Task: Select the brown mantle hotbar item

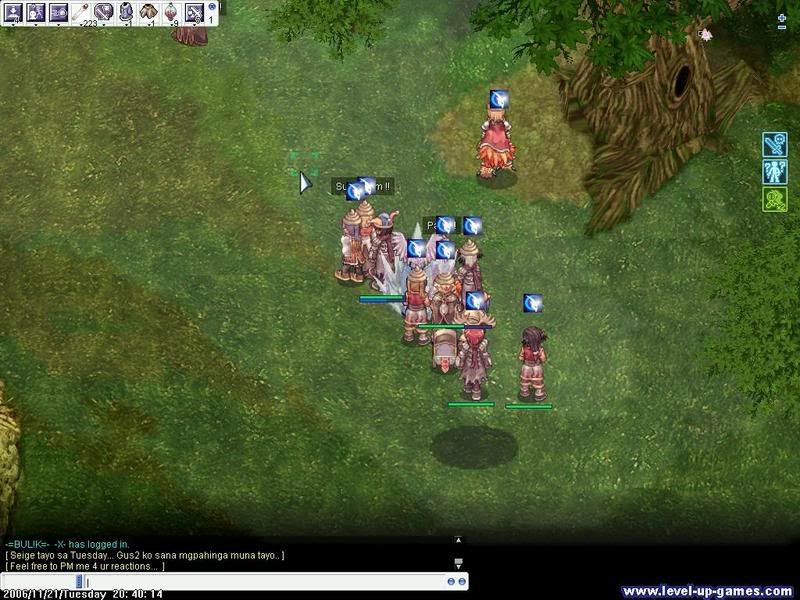Action: point(149,12)
